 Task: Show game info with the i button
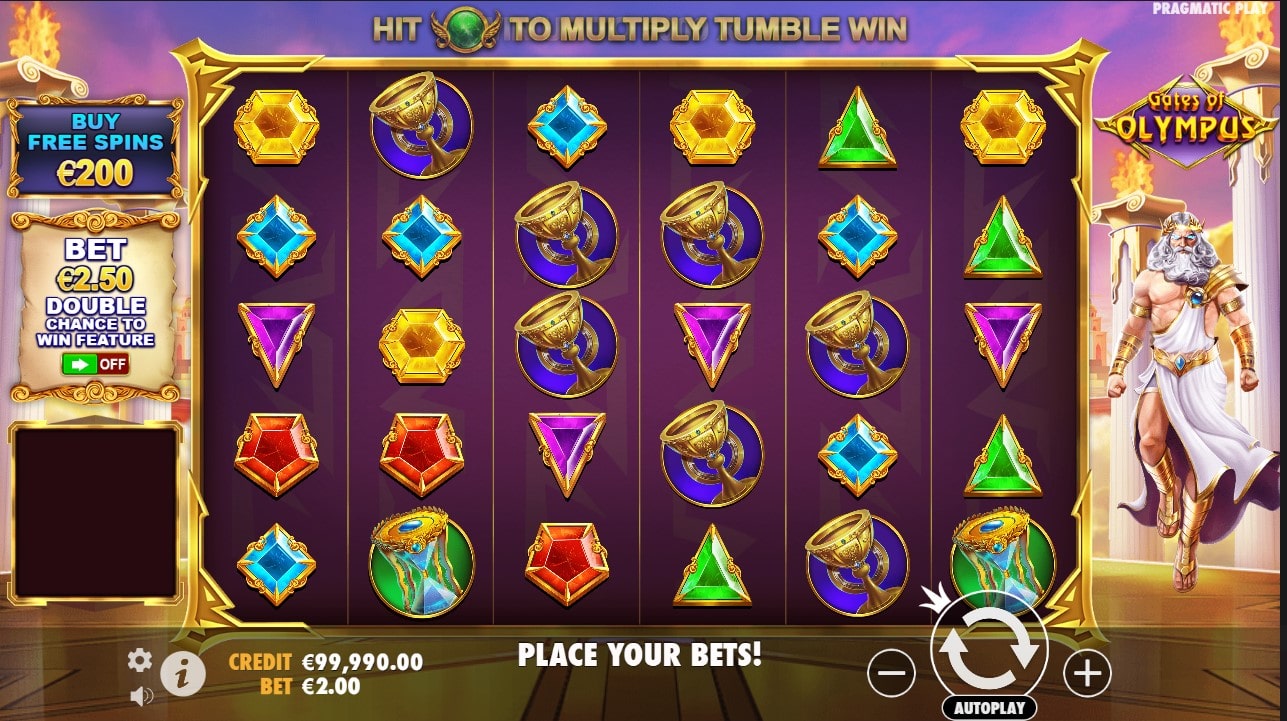pos(183,675)
